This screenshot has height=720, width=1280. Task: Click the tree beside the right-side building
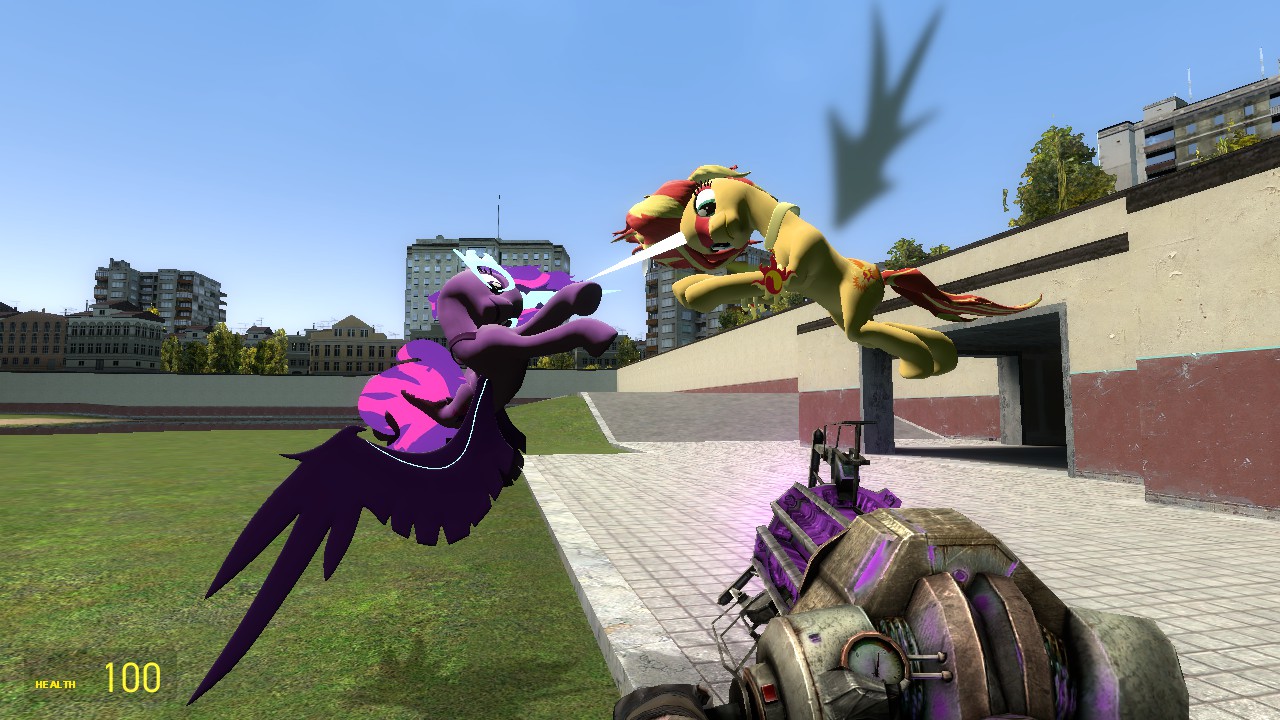[1060, 160]
